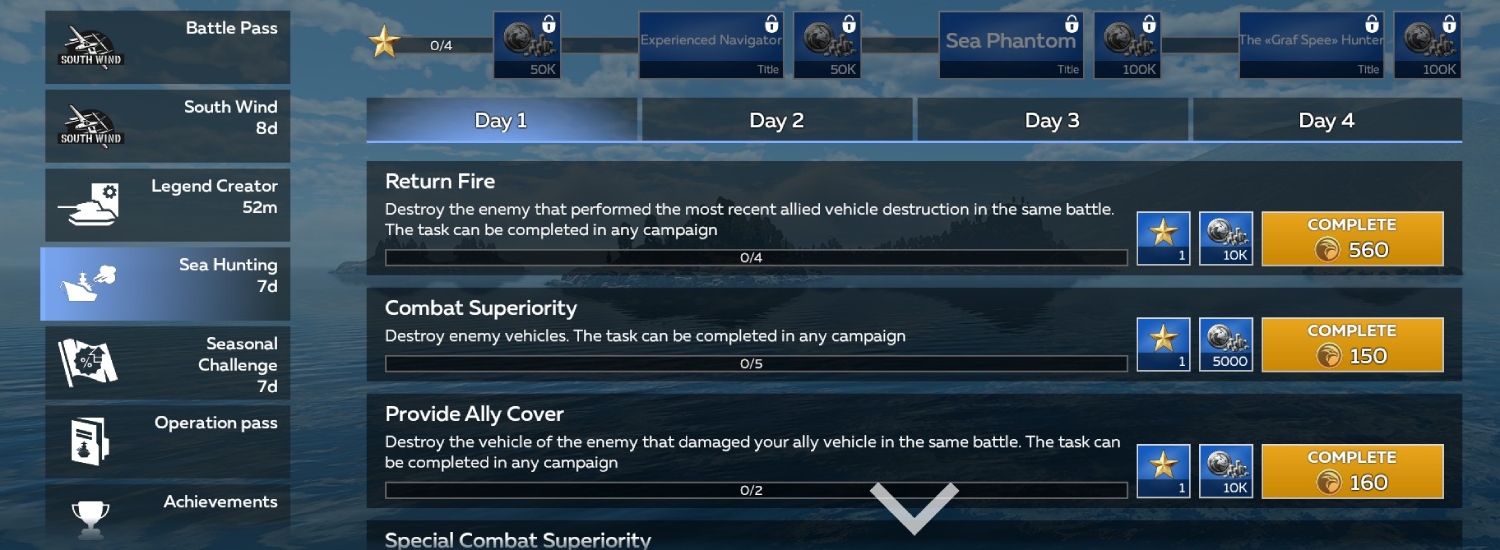Select the Sea Hunting event
1500x550 pixels.
click(x=165, y=284)
